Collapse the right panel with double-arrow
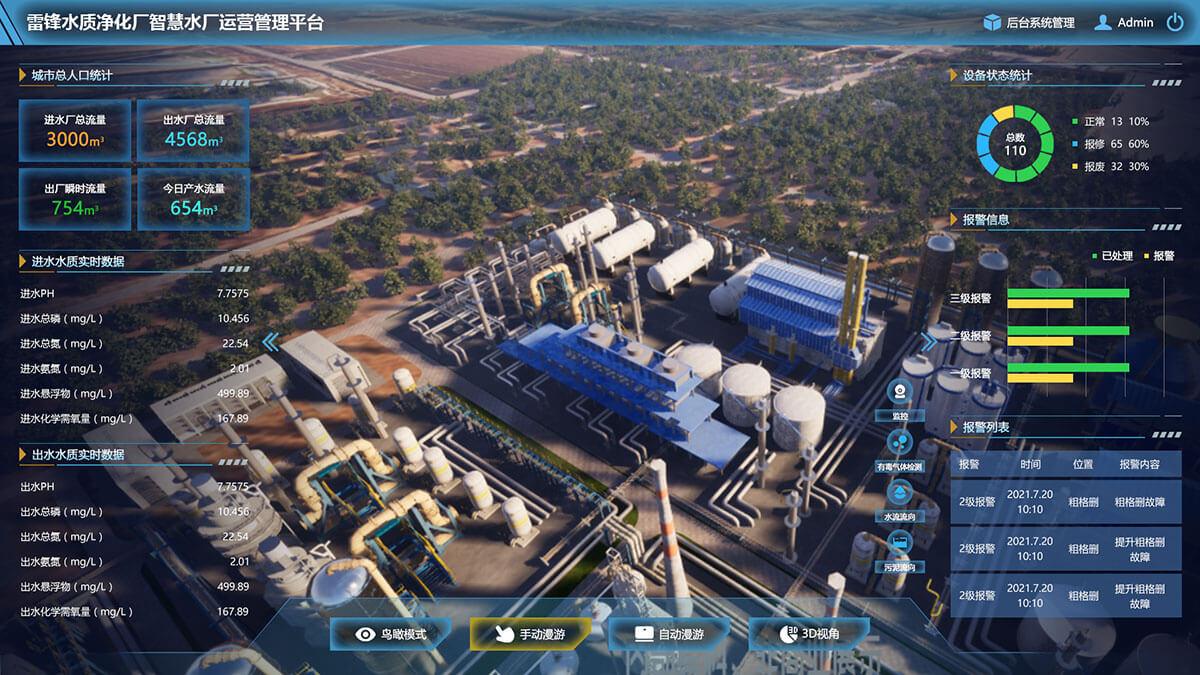The height and width of the screenshot is (675, 1200). click(929, 342)
